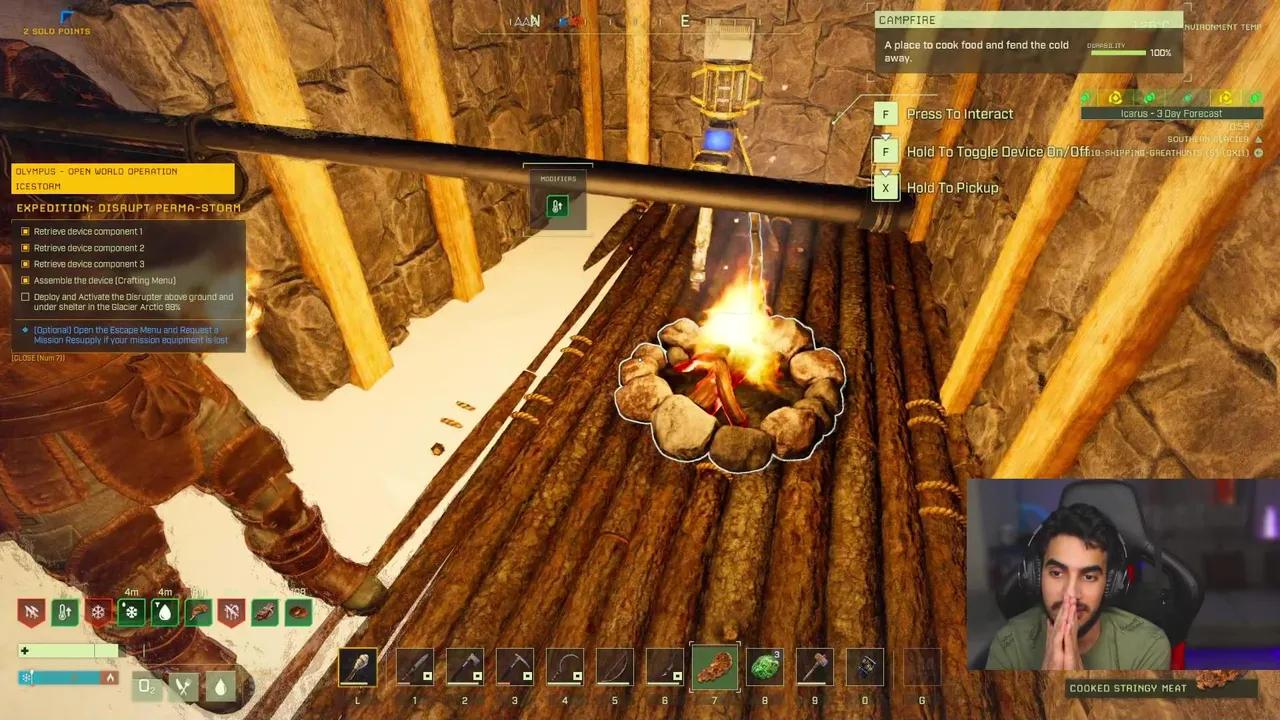The height and width of the screenshot is (720, 1280).
Task: Select the fishing rod in hotbar slot 4
Action: coord(564,668)
